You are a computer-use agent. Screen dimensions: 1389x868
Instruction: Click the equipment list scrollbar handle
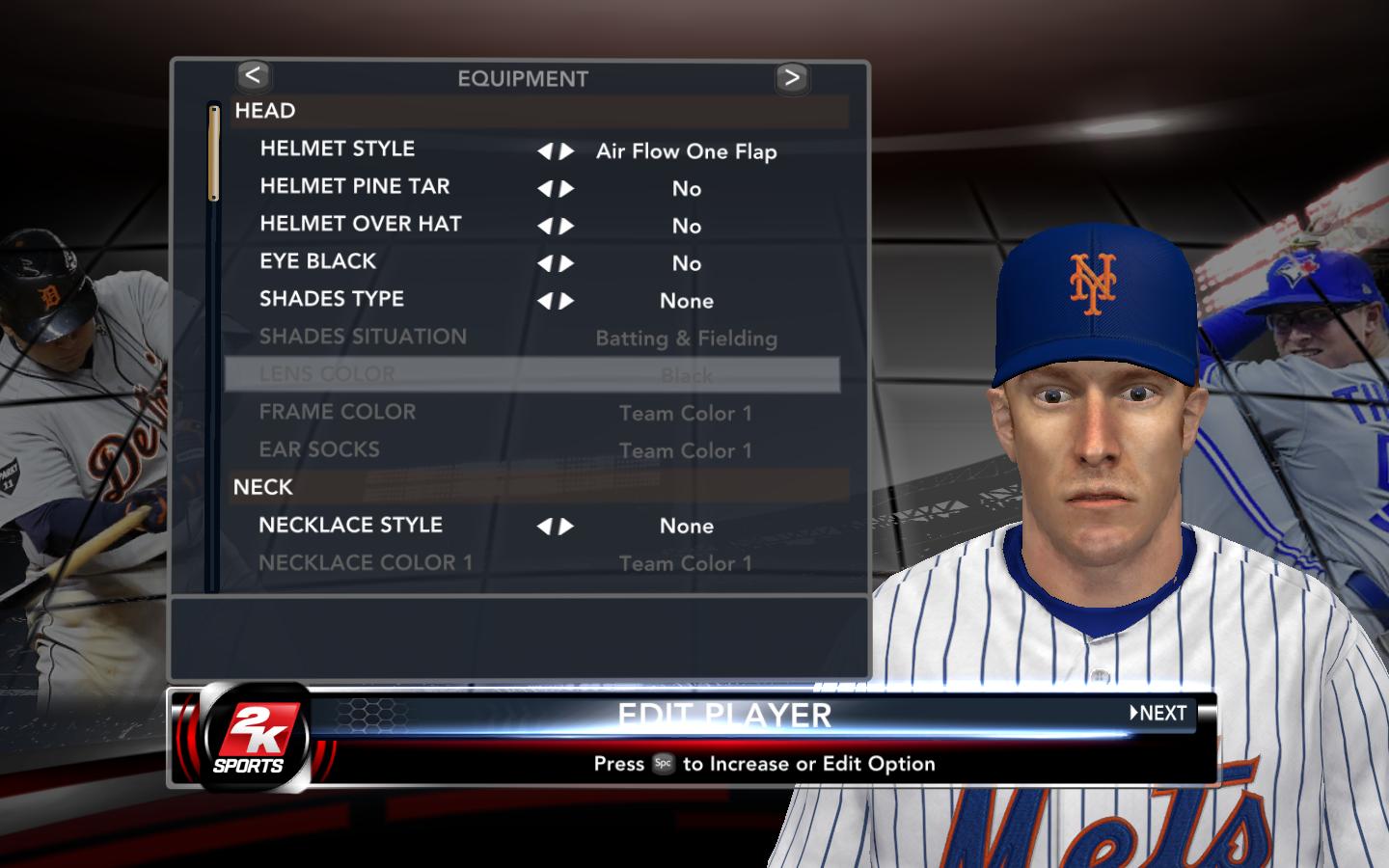click(x=214, y=152)
